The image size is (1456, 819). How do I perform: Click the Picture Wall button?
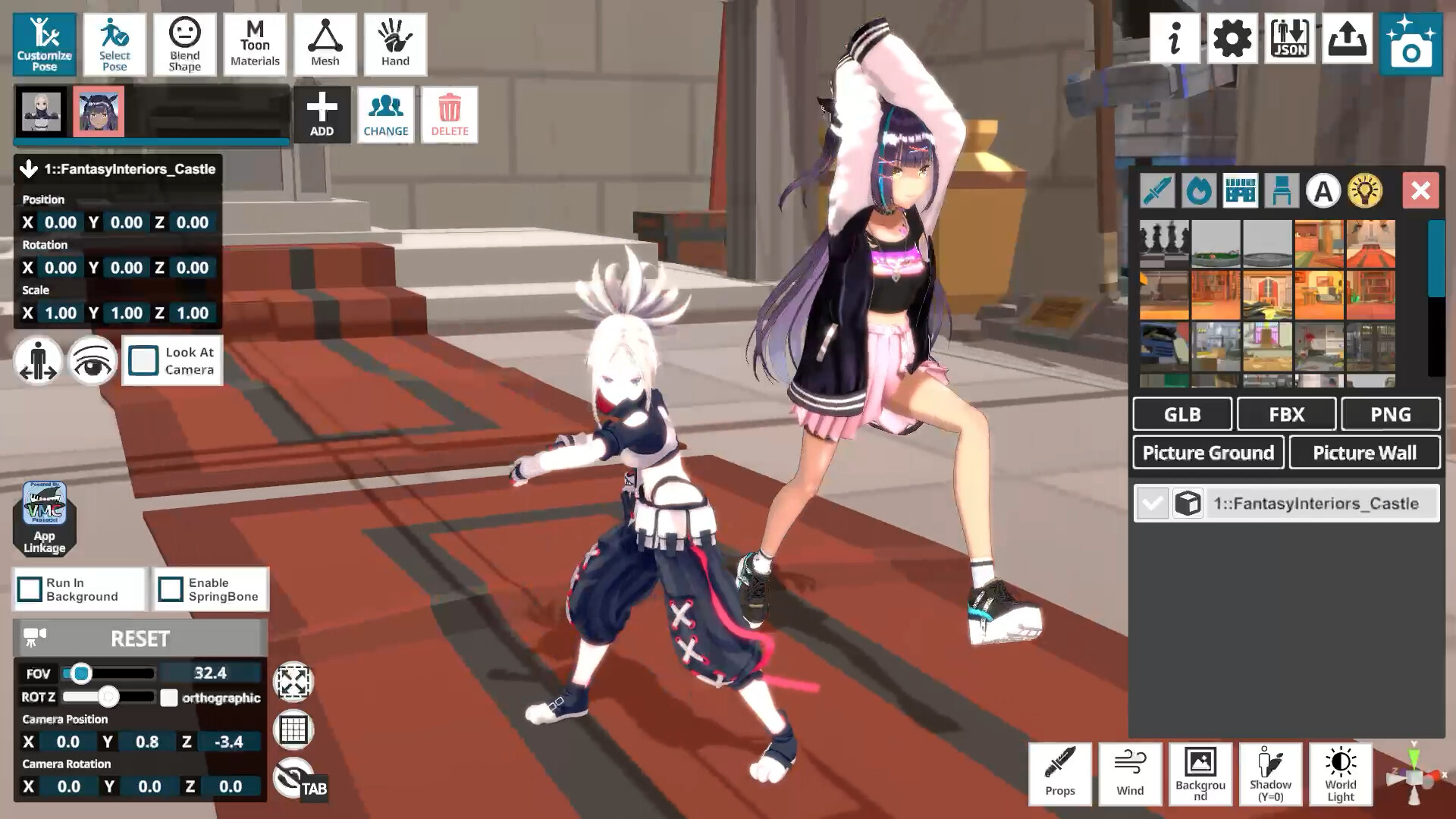point(1364,452)
